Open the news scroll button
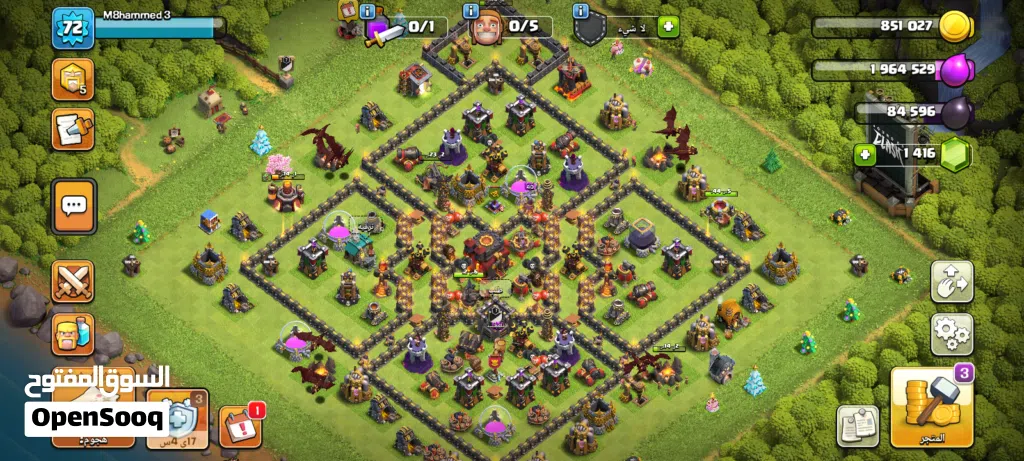 [x=73, y=129]
